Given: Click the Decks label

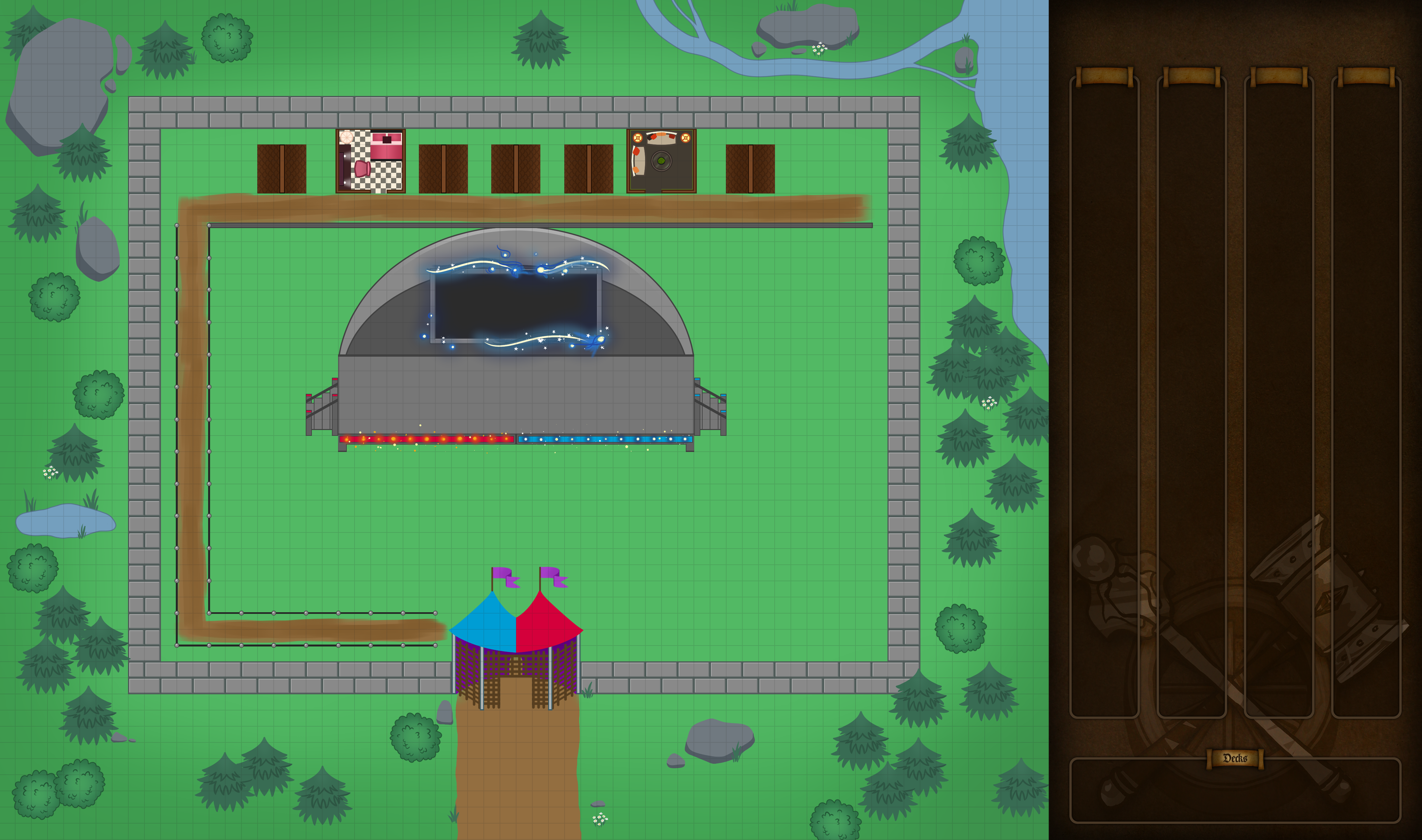Looking at the screenshot, I should pos(1235,759).
